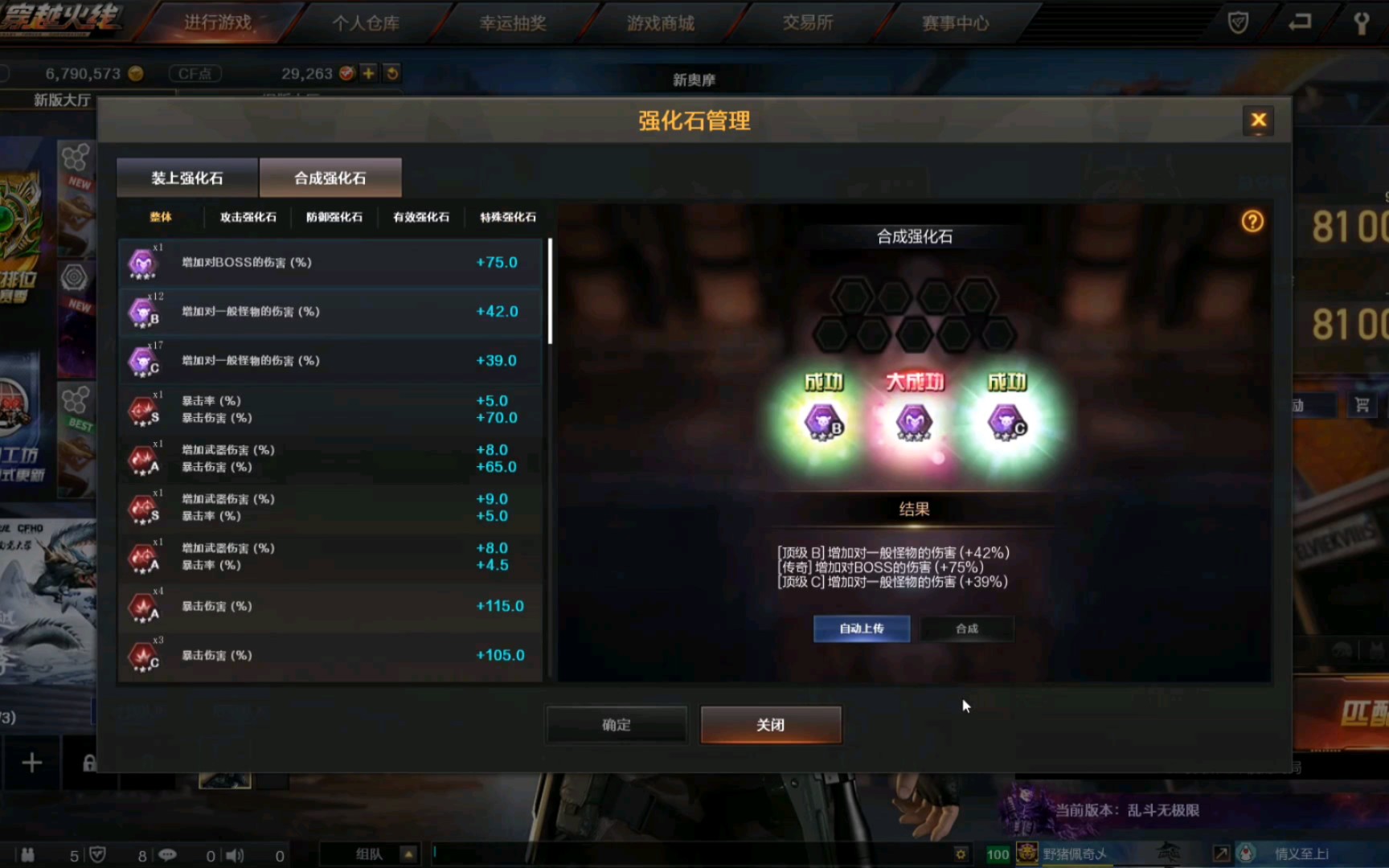Mute the speaker icon in the bottom status bar

click(233, 854)
